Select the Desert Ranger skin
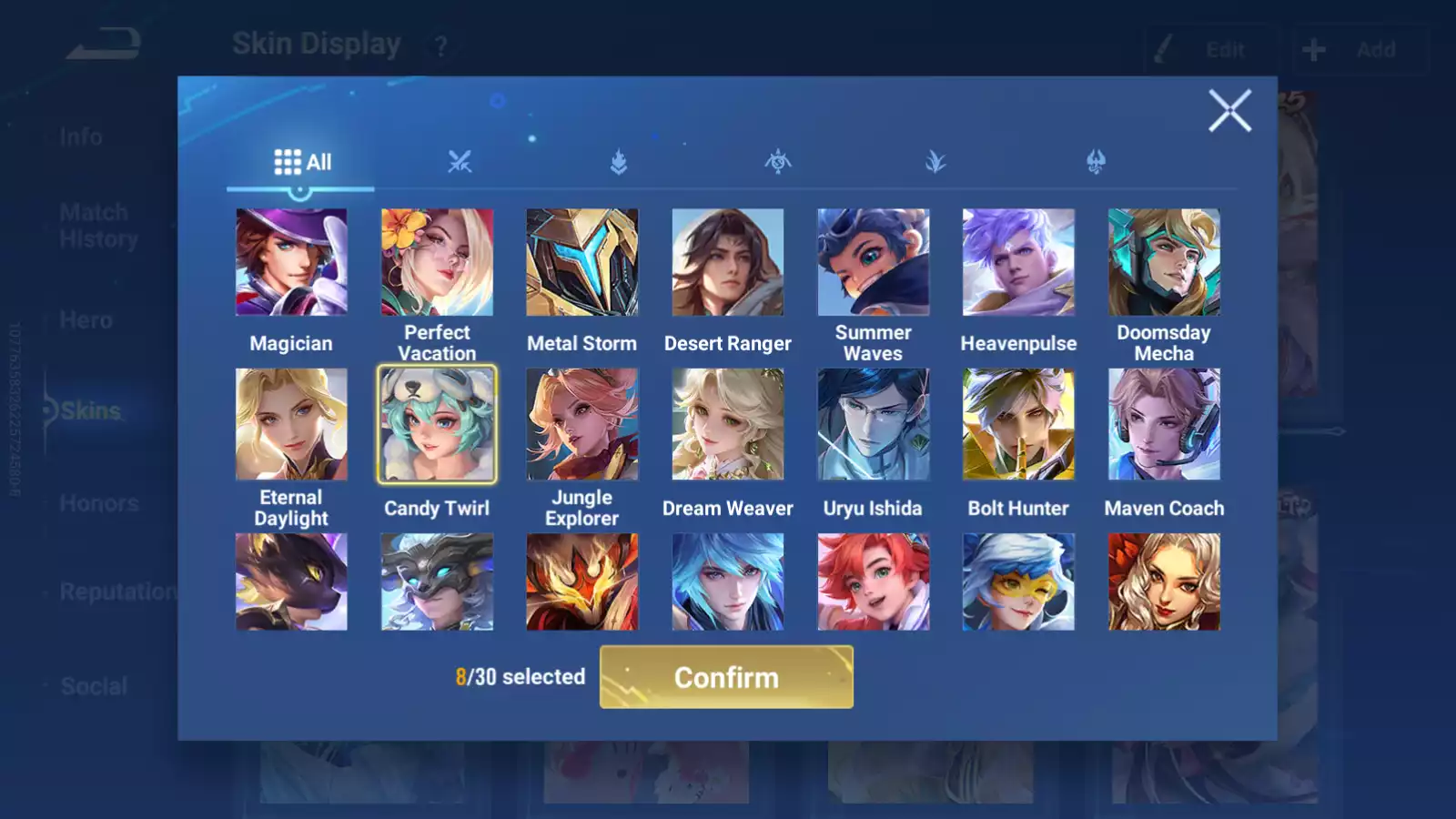This screenshot has width=1456, height=819. [728, 262]
